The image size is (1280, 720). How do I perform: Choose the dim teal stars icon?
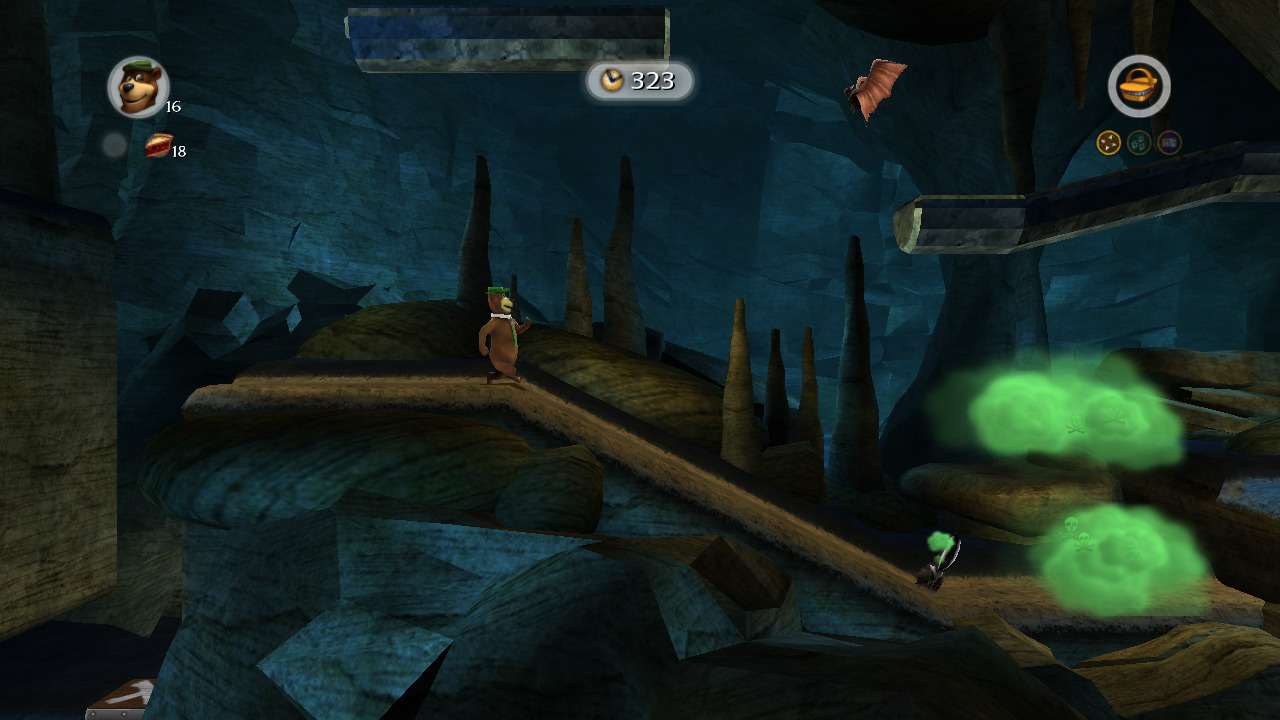[1139, 143]
